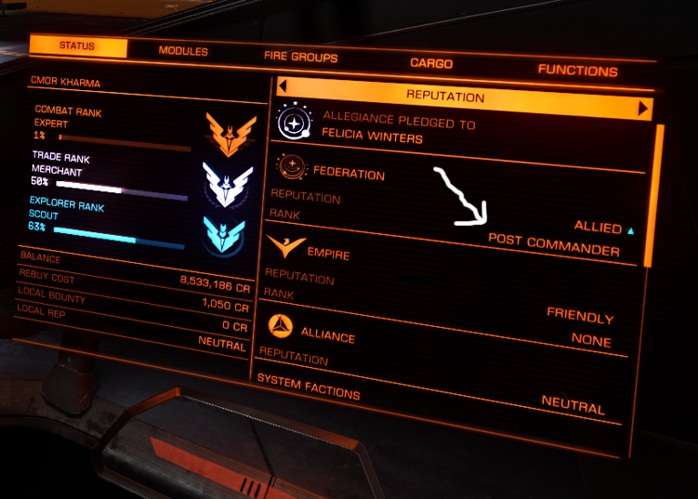
Task: Click the reputation list scrollbar
Action: [658, 190]
